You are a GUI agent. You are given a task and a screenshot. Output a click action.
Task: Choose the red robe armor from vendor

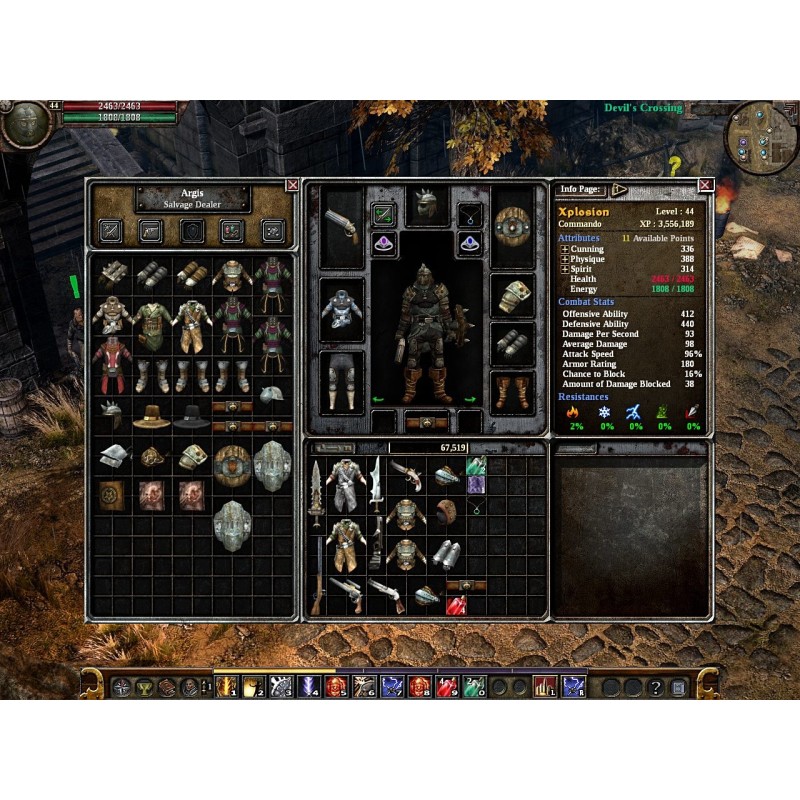(112, 364)
